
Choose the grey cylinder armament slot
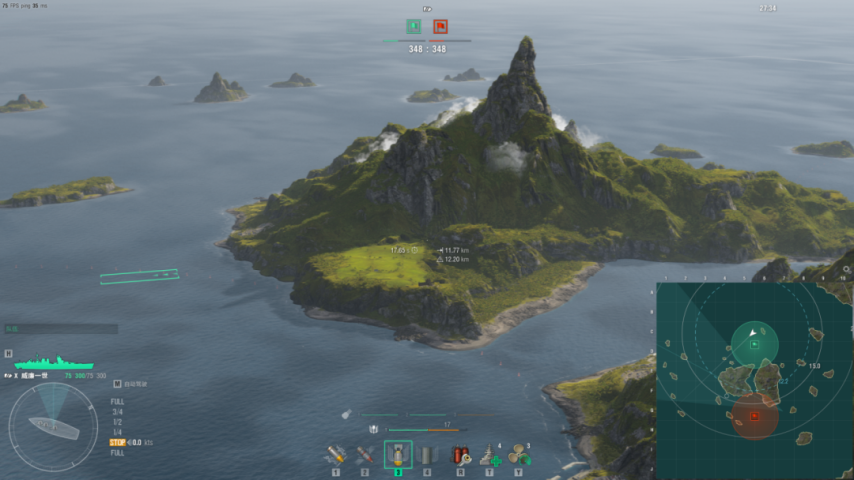[427, 455]
